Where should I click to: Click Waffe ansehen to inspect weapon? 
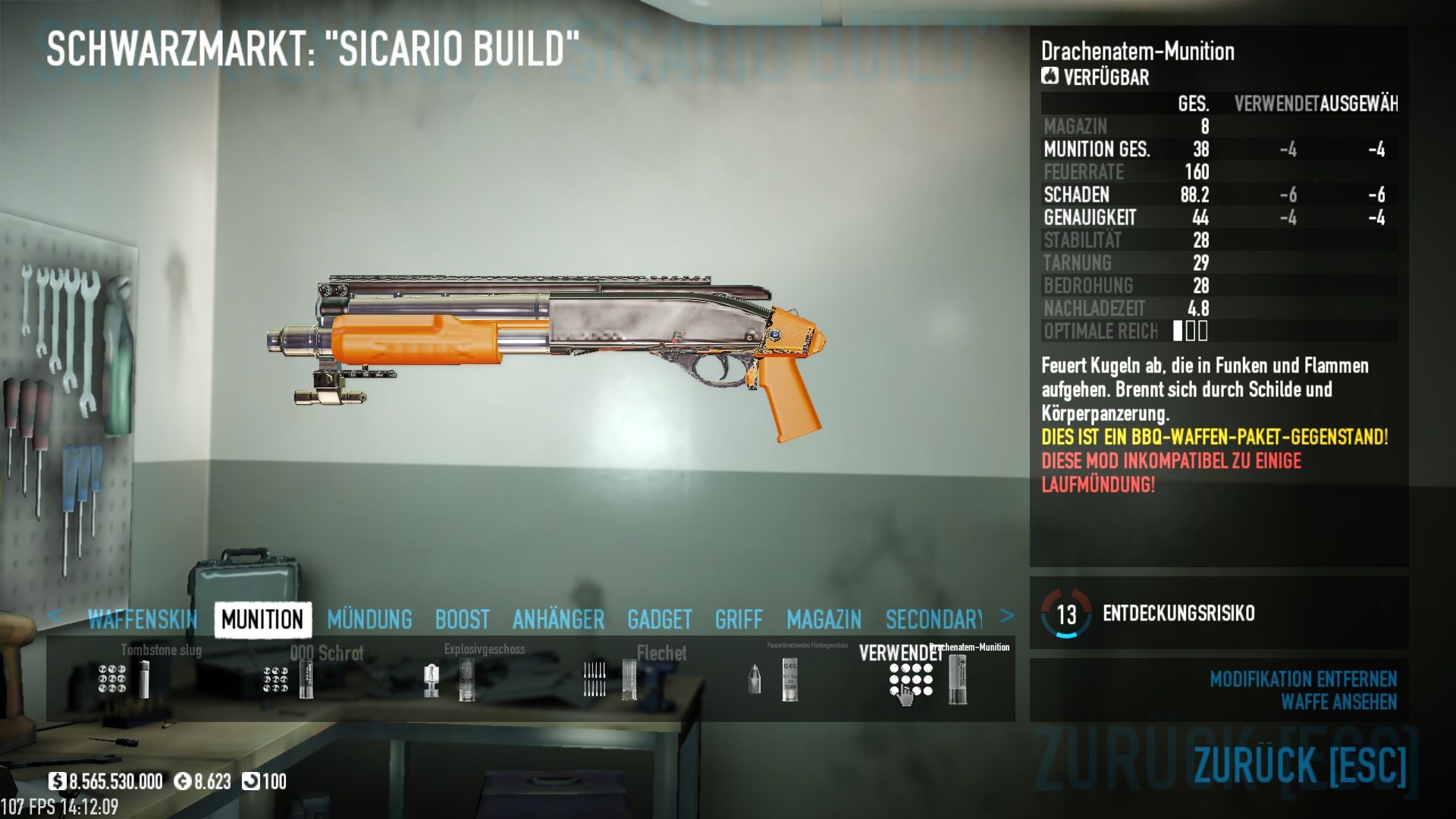pos(1338,702)
